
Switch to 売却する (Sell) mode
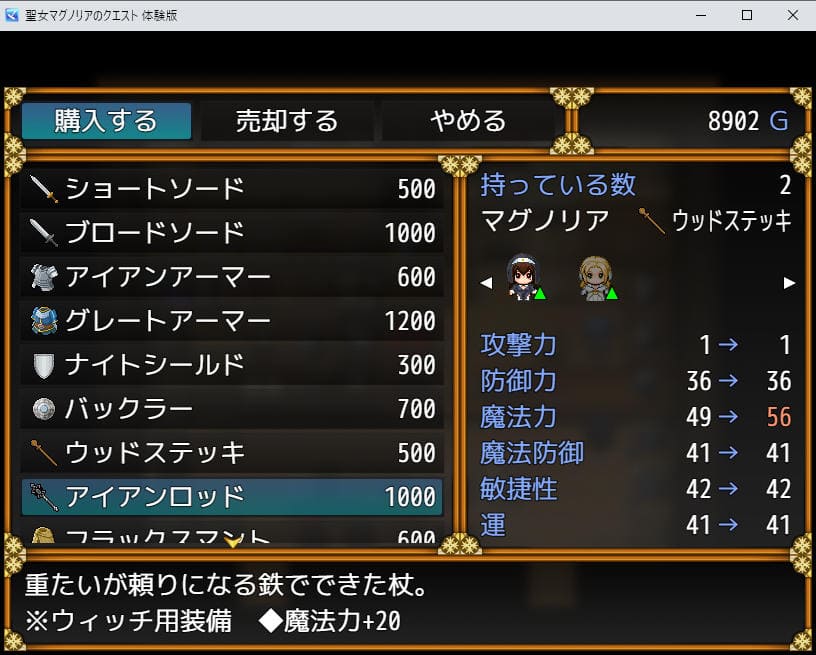click(x=287, y=121)
